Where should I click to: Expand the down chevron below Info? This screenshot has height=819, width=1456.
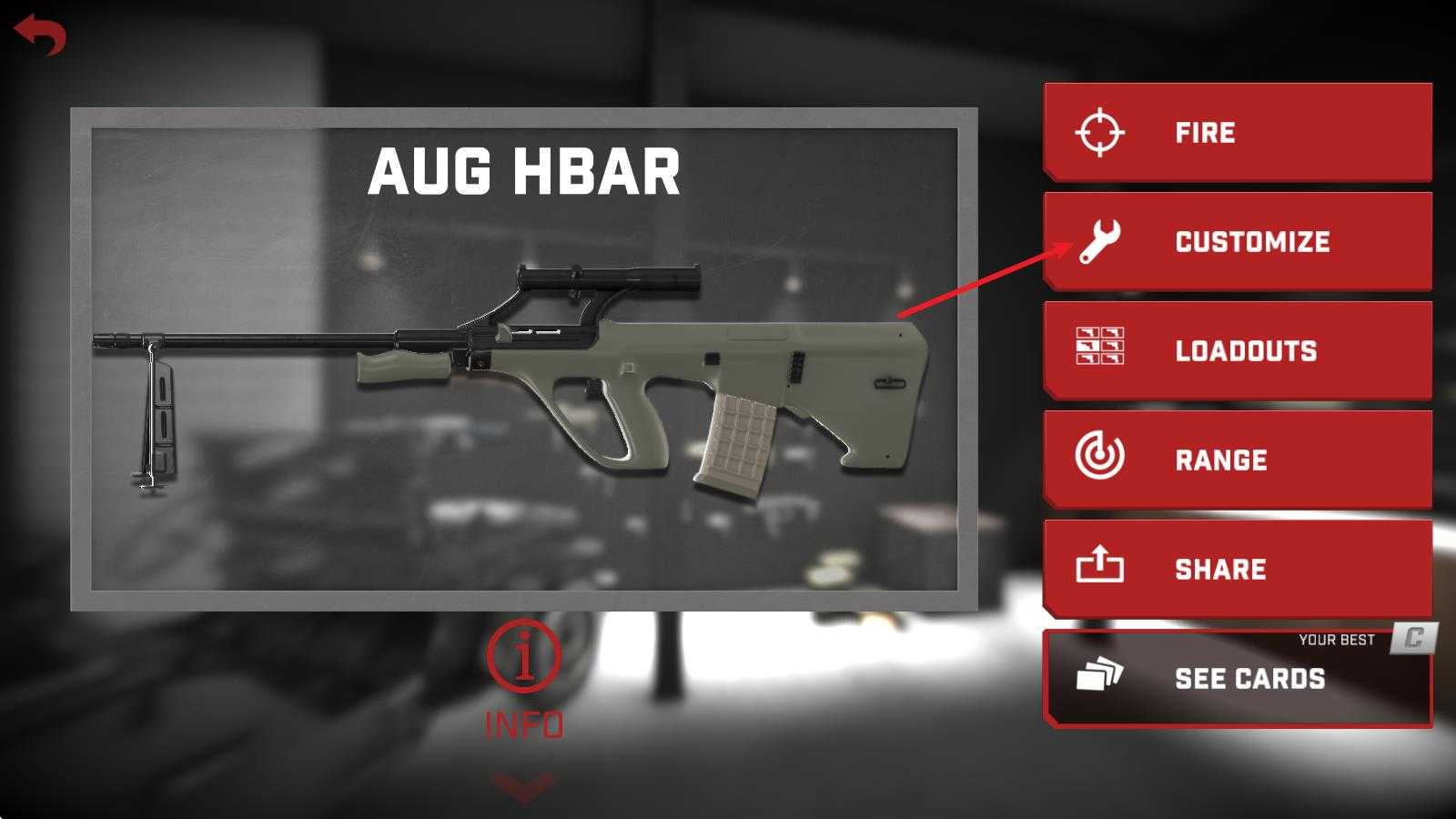pyautogui.click(x=524, y=786)
